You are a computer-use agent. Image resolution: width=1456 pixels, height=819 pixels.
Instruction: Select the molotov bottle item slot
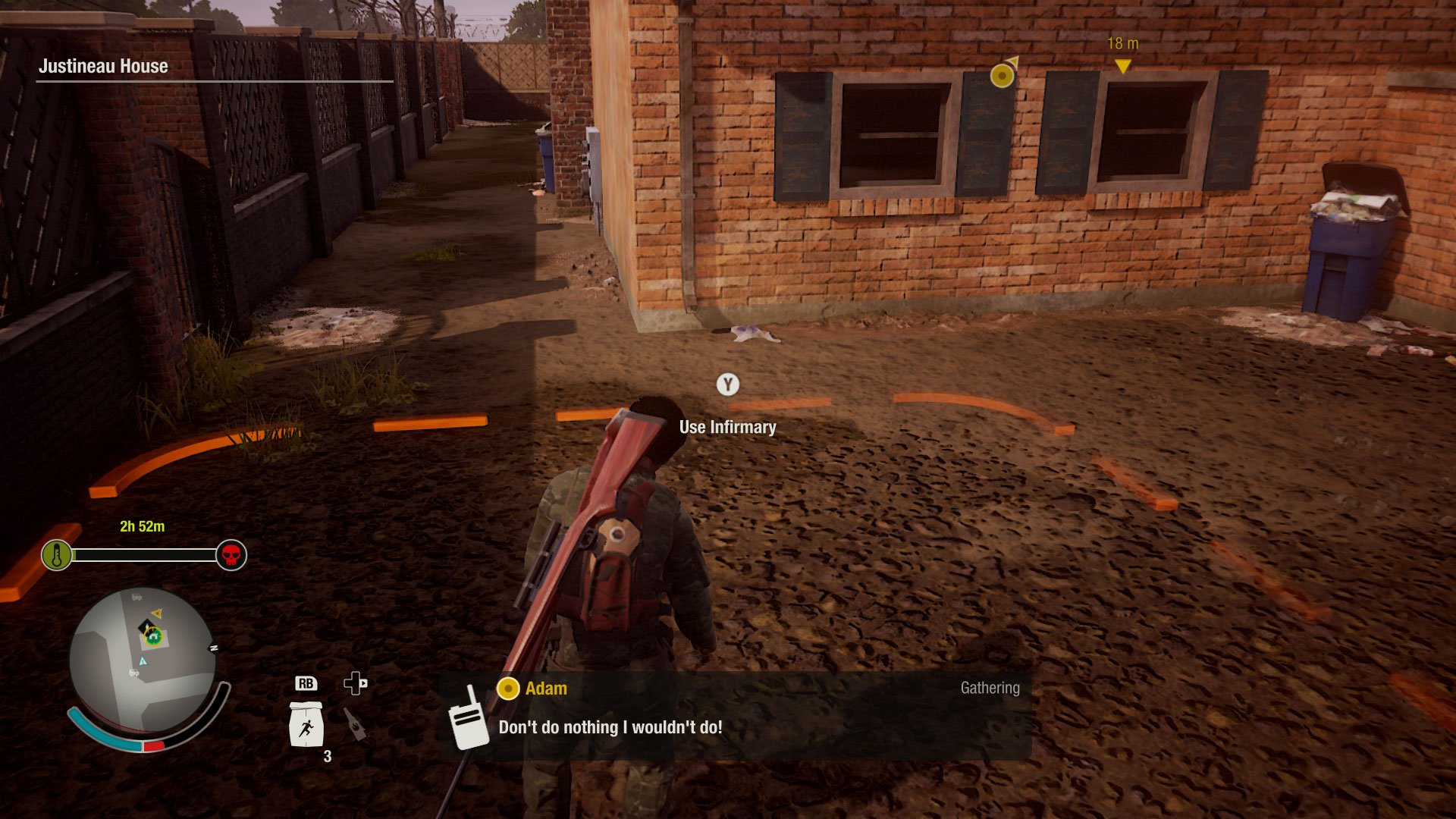click(354, 723)
